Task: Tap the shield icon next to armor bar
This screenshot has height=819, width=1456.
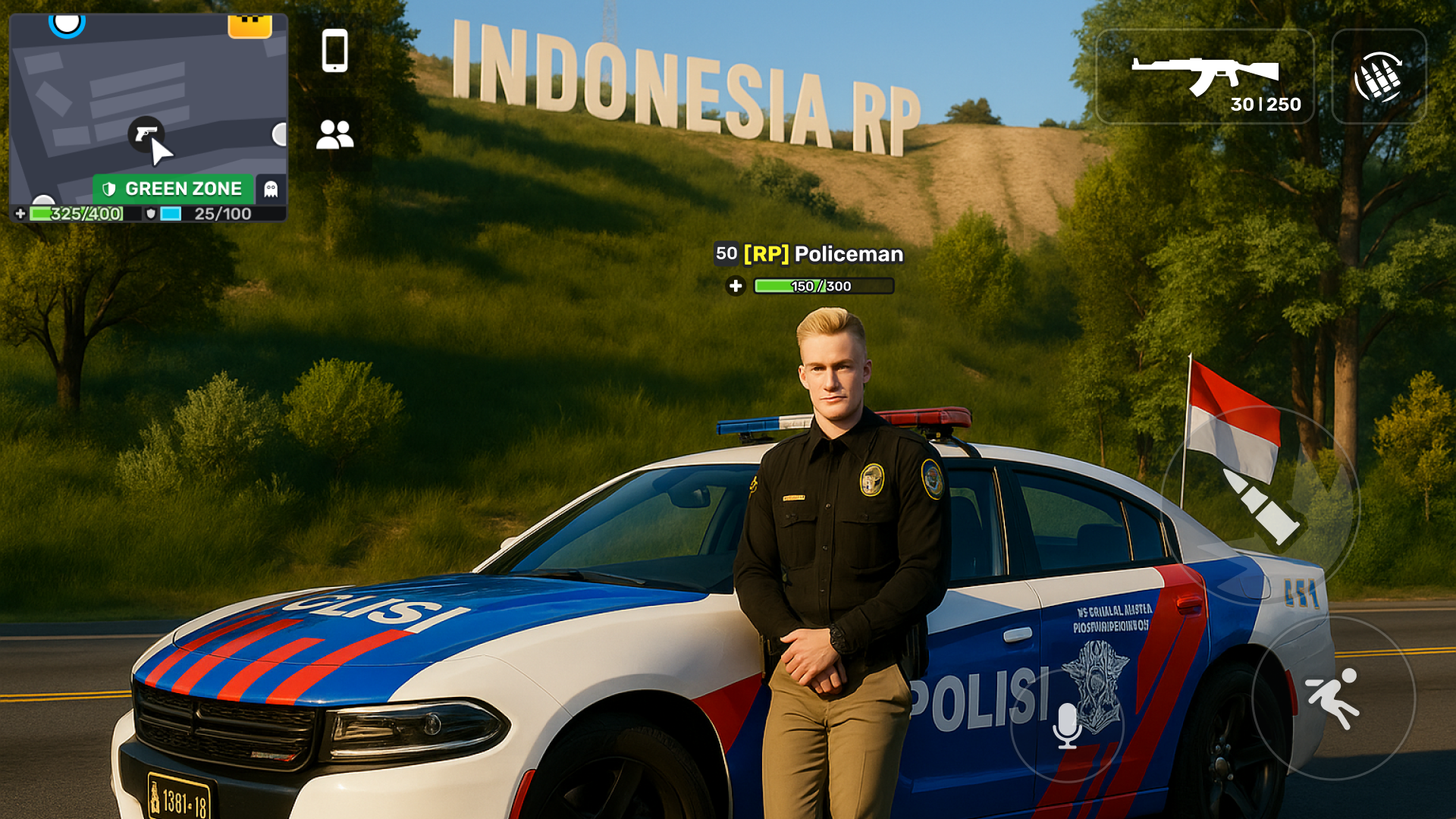Action: [x=152, y=214]
